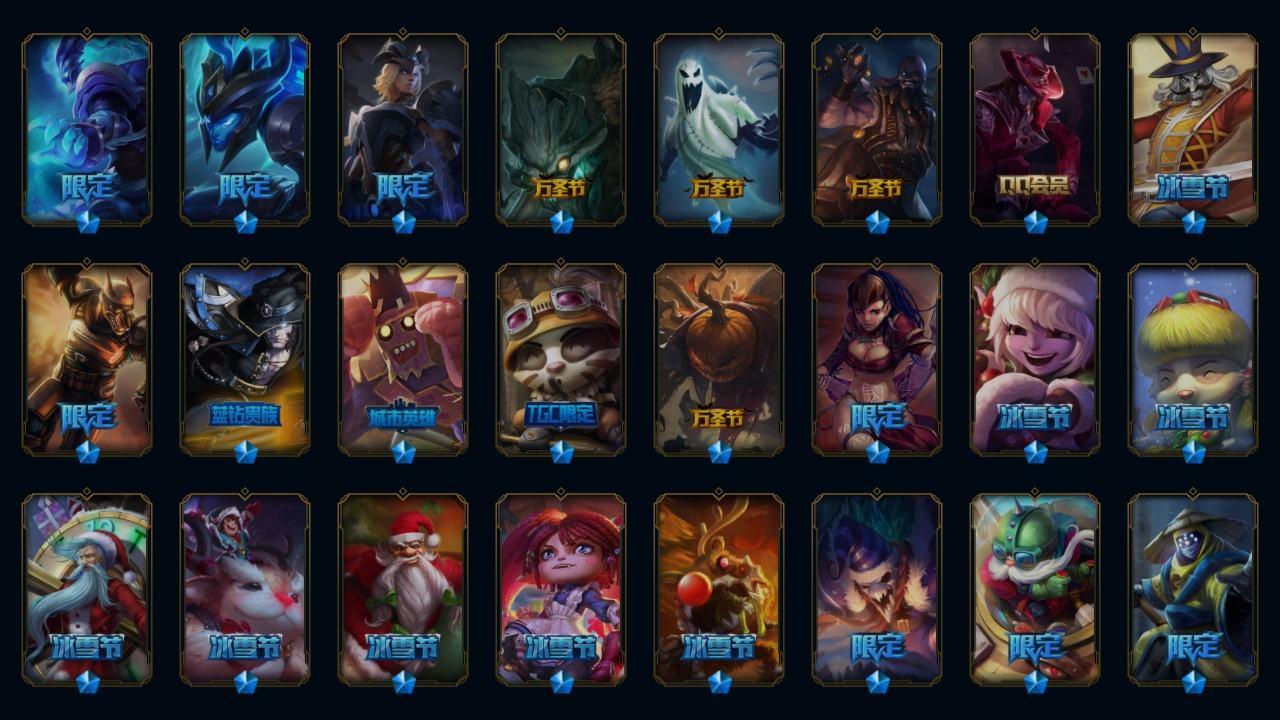Open the 蓝钻贵族 skin card

tap(245, 358)
